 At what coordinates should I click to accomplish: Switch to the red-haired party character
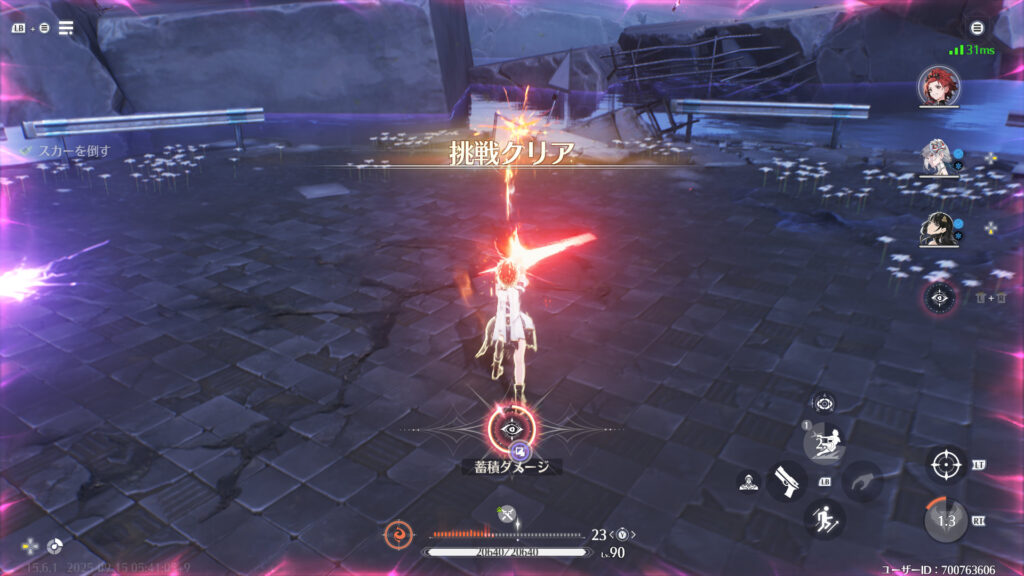pyautogui.click(x=938, y=86)
